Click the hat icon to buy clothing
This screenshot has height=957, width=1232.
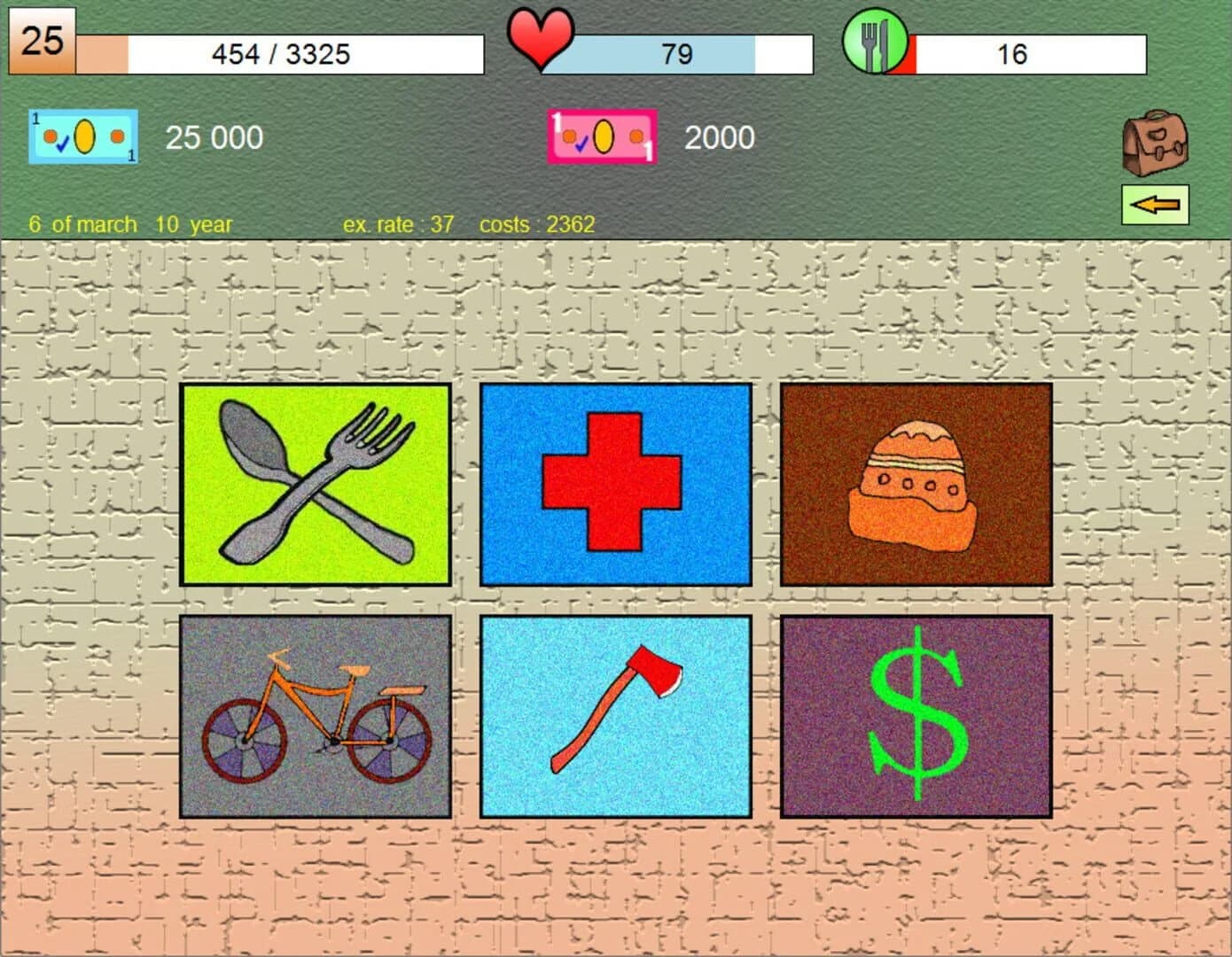point(915,485)
